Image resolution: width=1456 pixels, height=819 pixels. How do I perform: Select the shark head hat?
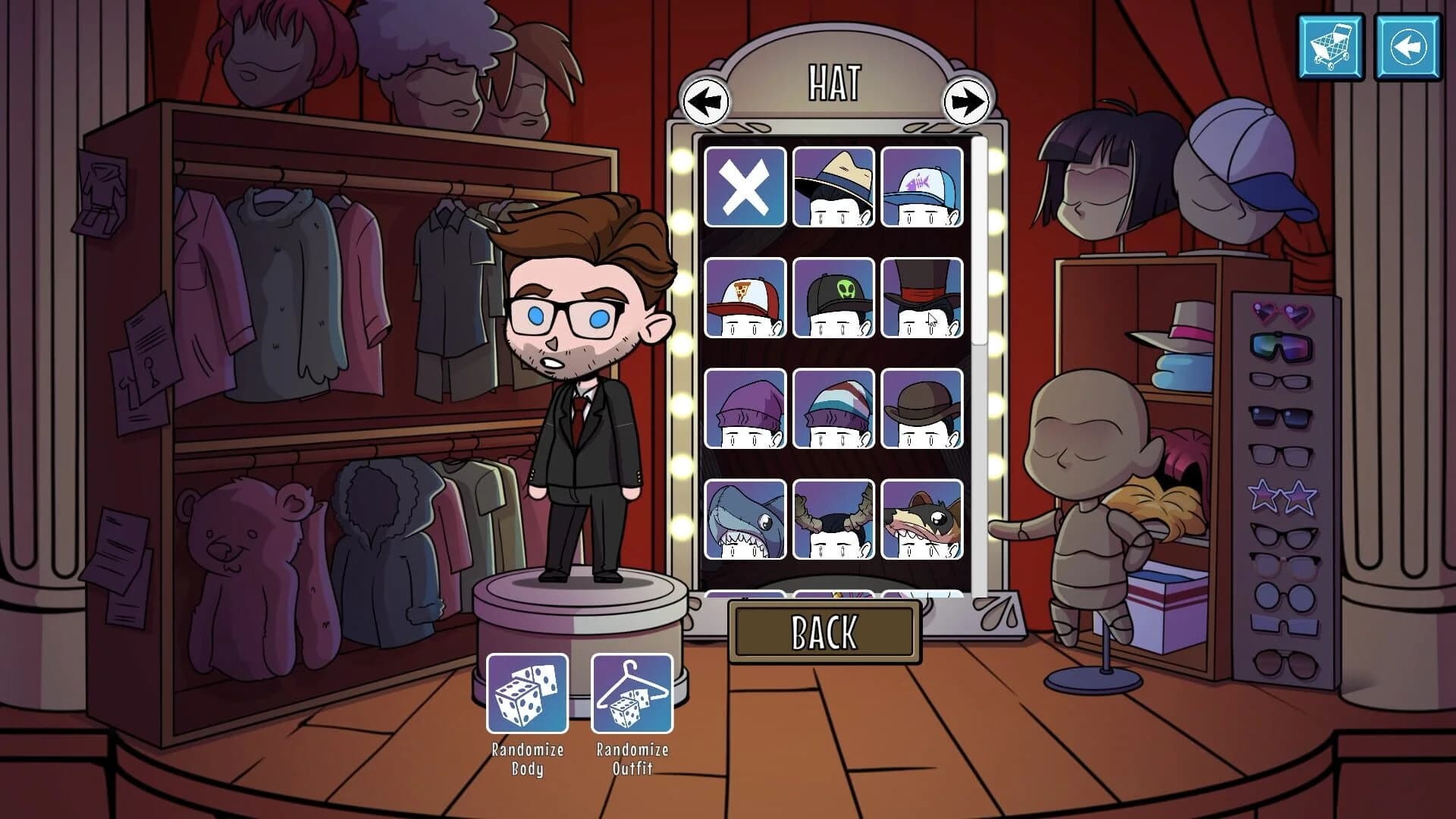pyautogui.click(x=746, y=519)
